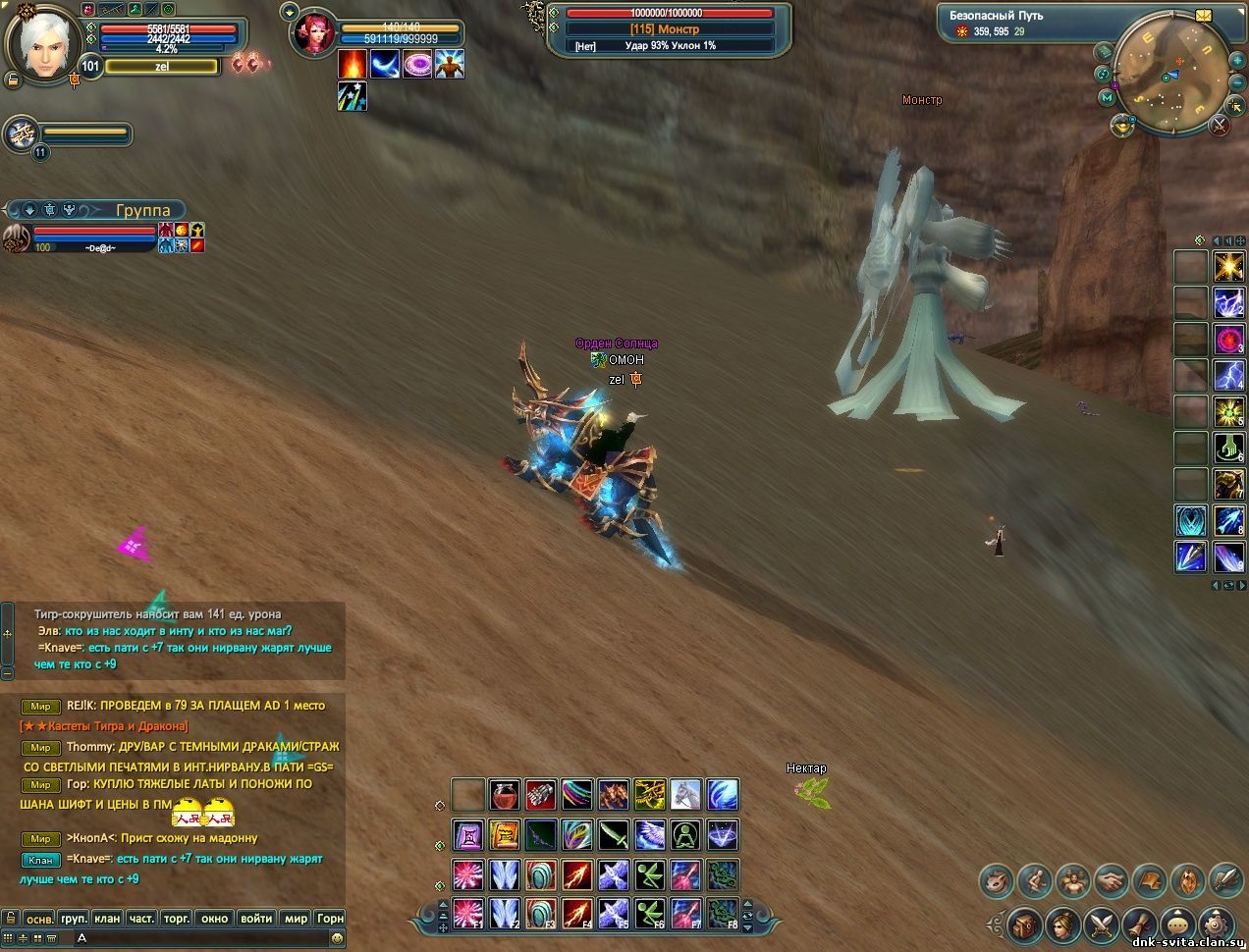Open the character portrait menu button
1249x952 pixels.
1062,924
